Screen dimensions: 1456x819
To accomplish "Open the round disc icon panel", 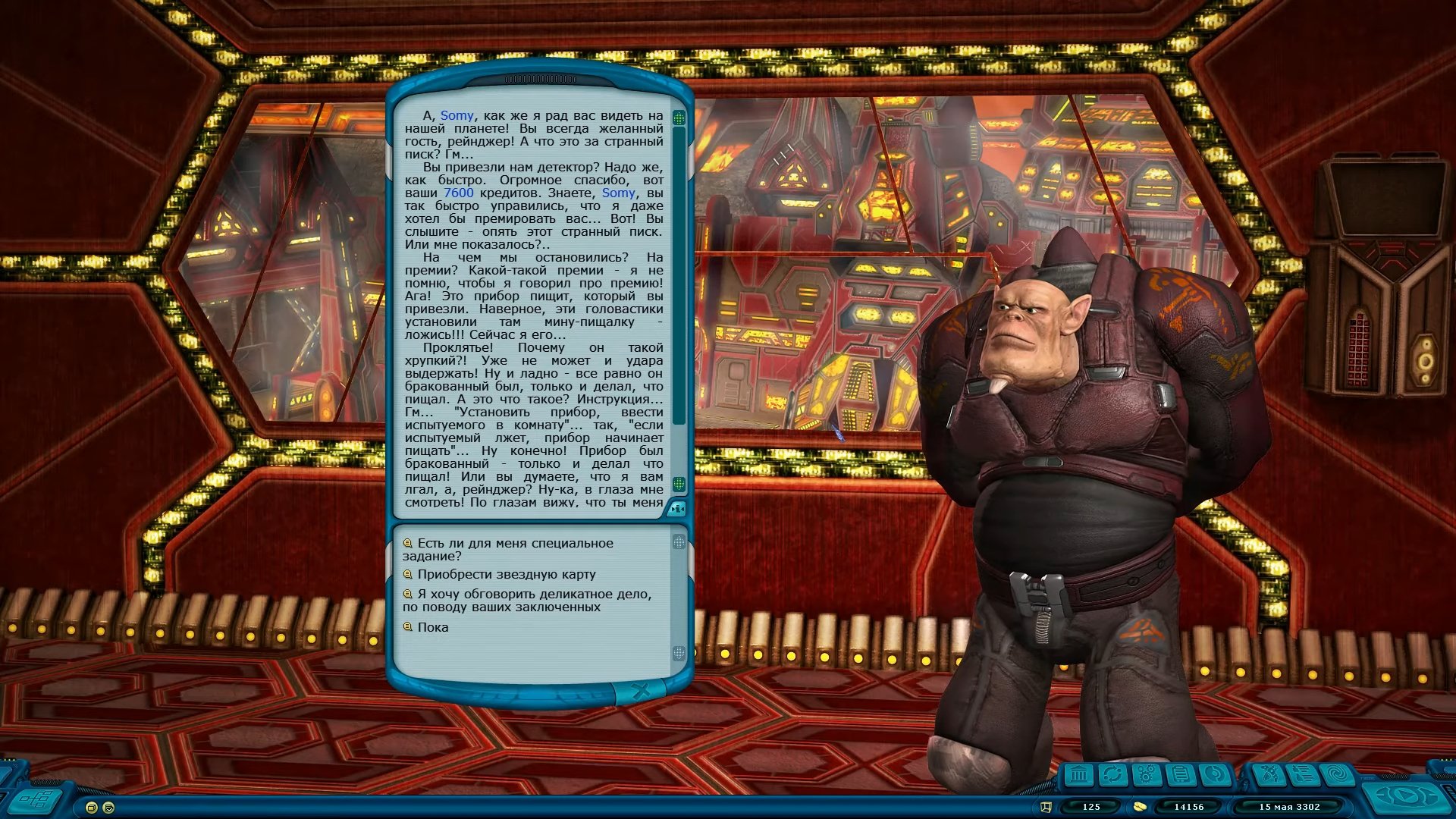I will [x=1214, y=775].
